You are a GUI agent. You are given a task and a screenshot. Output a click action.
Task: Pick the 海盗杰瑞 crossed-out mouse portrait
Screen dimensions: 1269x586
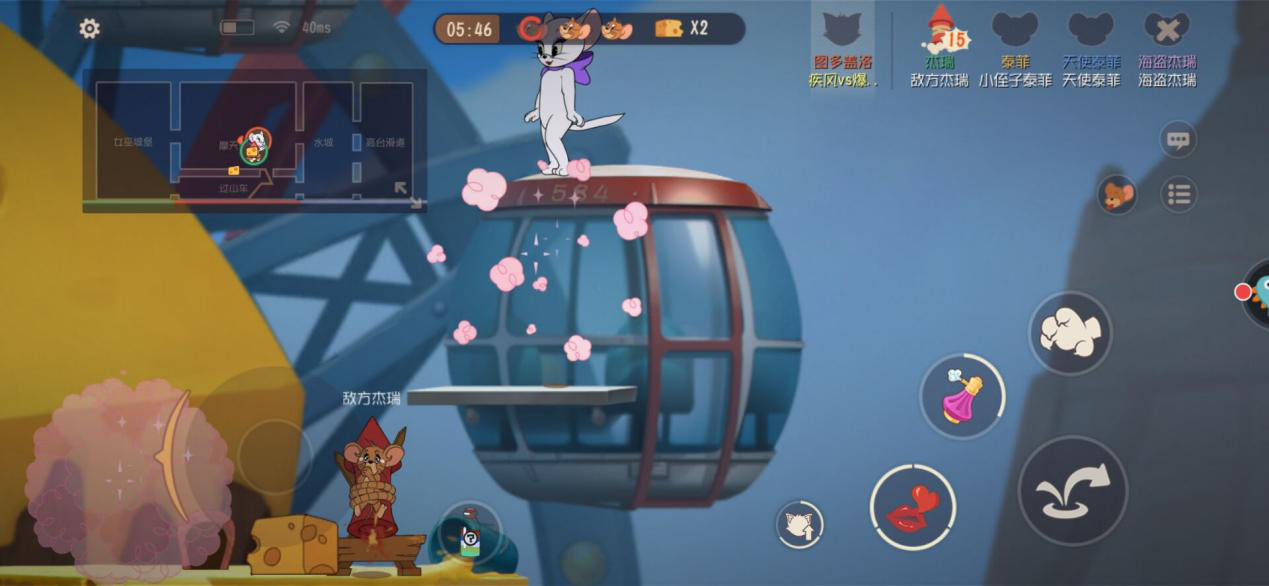point(1166,34)
